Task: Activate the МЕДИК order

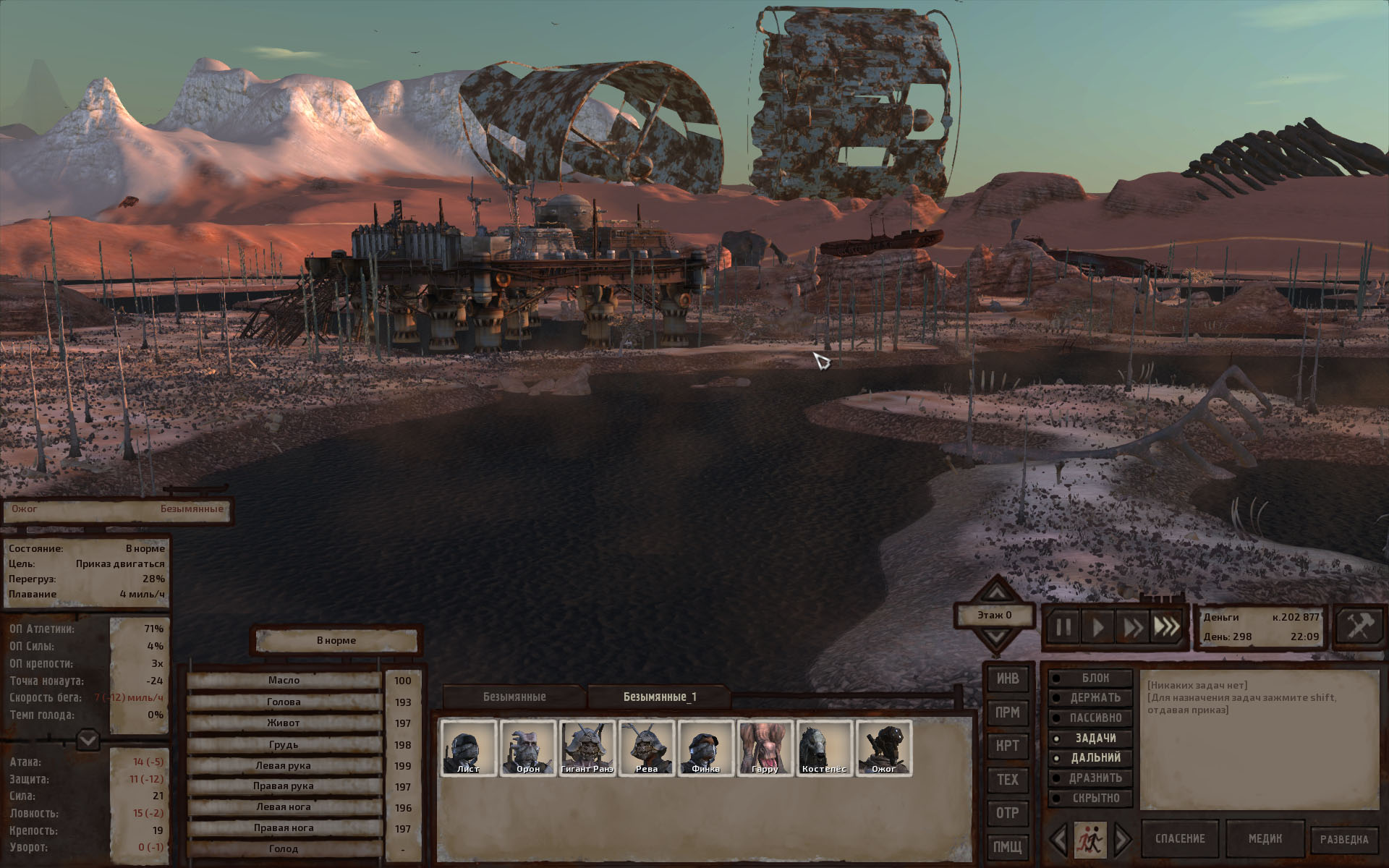Action: coord(1265,838)
